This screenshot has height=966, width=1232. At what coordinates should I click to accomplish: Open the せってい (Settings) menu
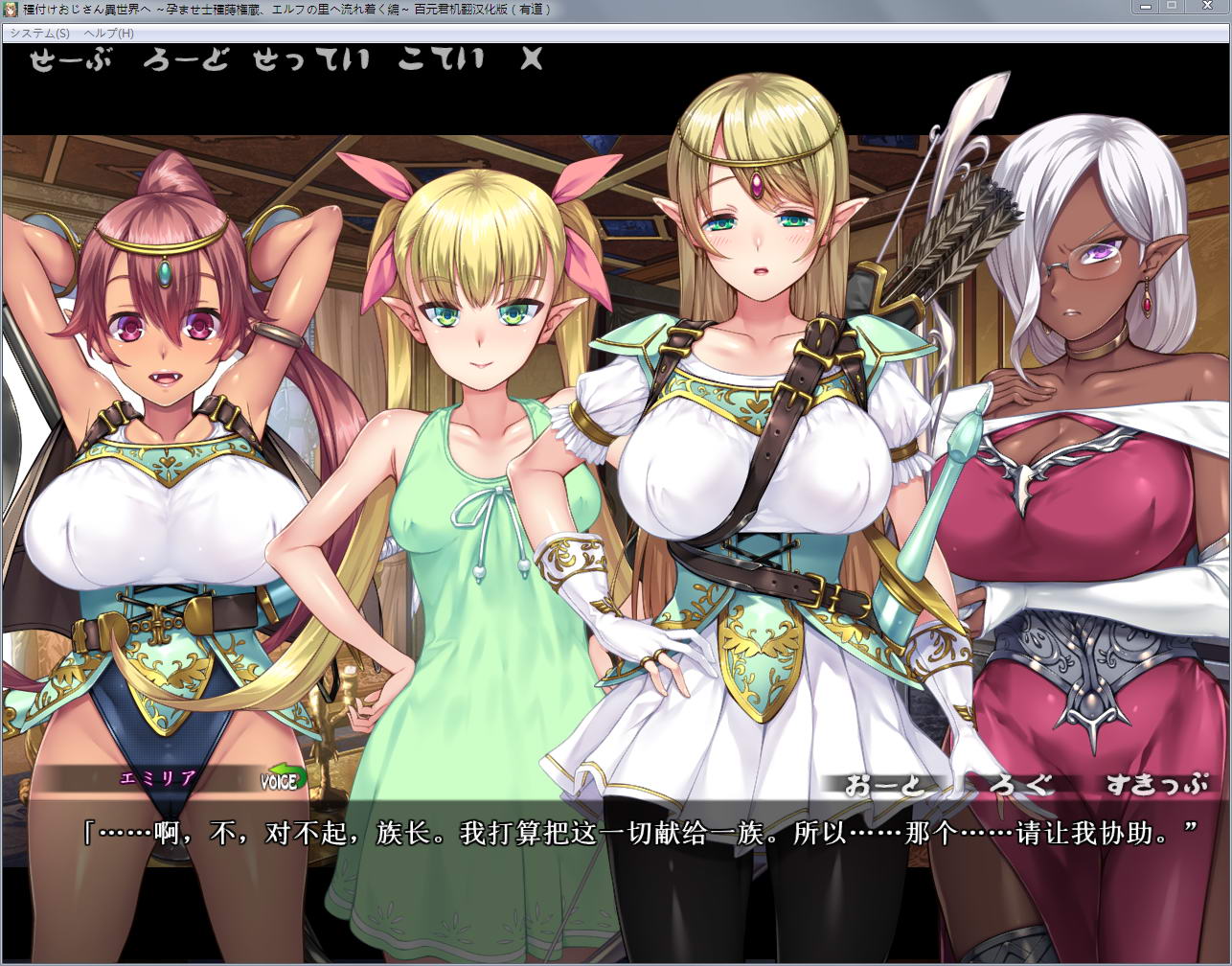[311, 60]
